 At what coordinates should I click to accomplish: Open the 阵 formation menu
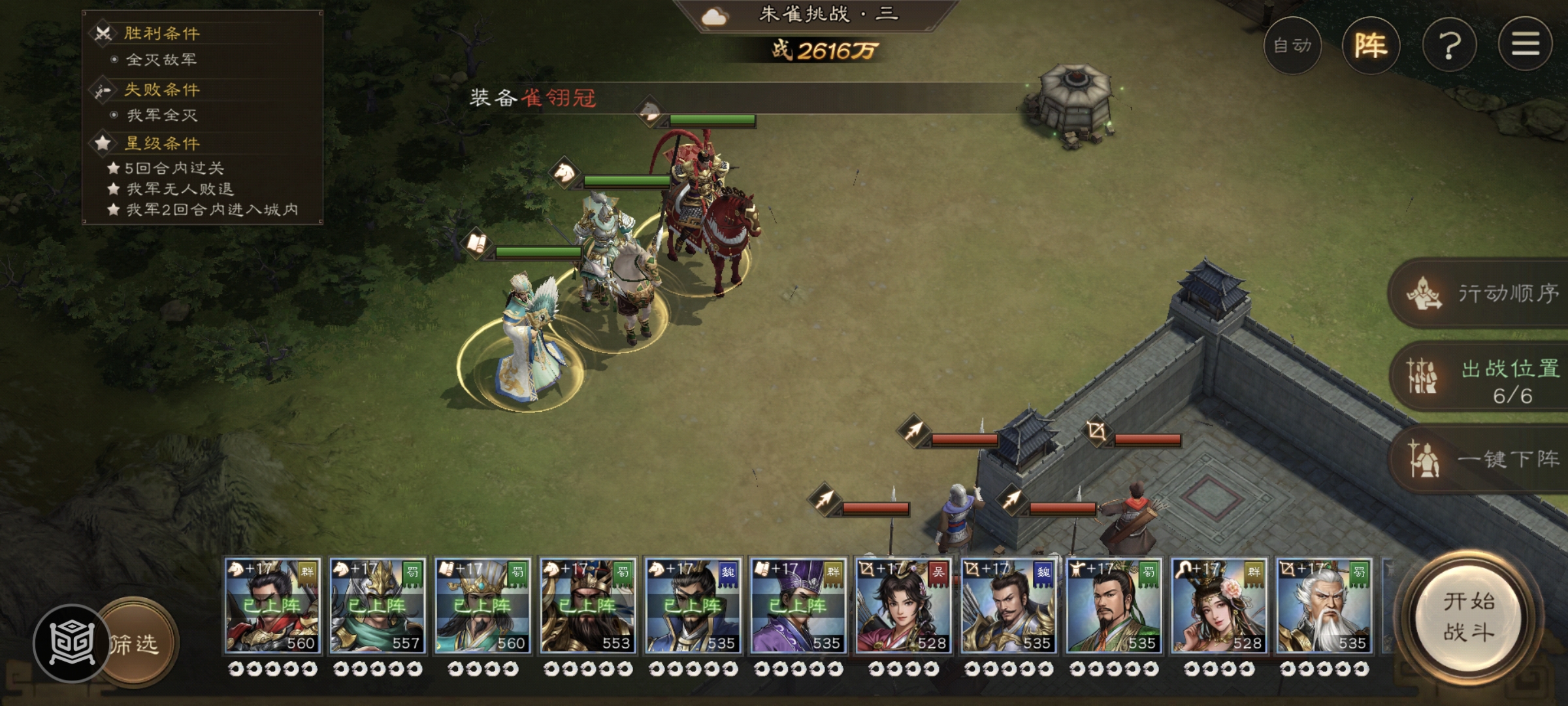point(1371,46)
